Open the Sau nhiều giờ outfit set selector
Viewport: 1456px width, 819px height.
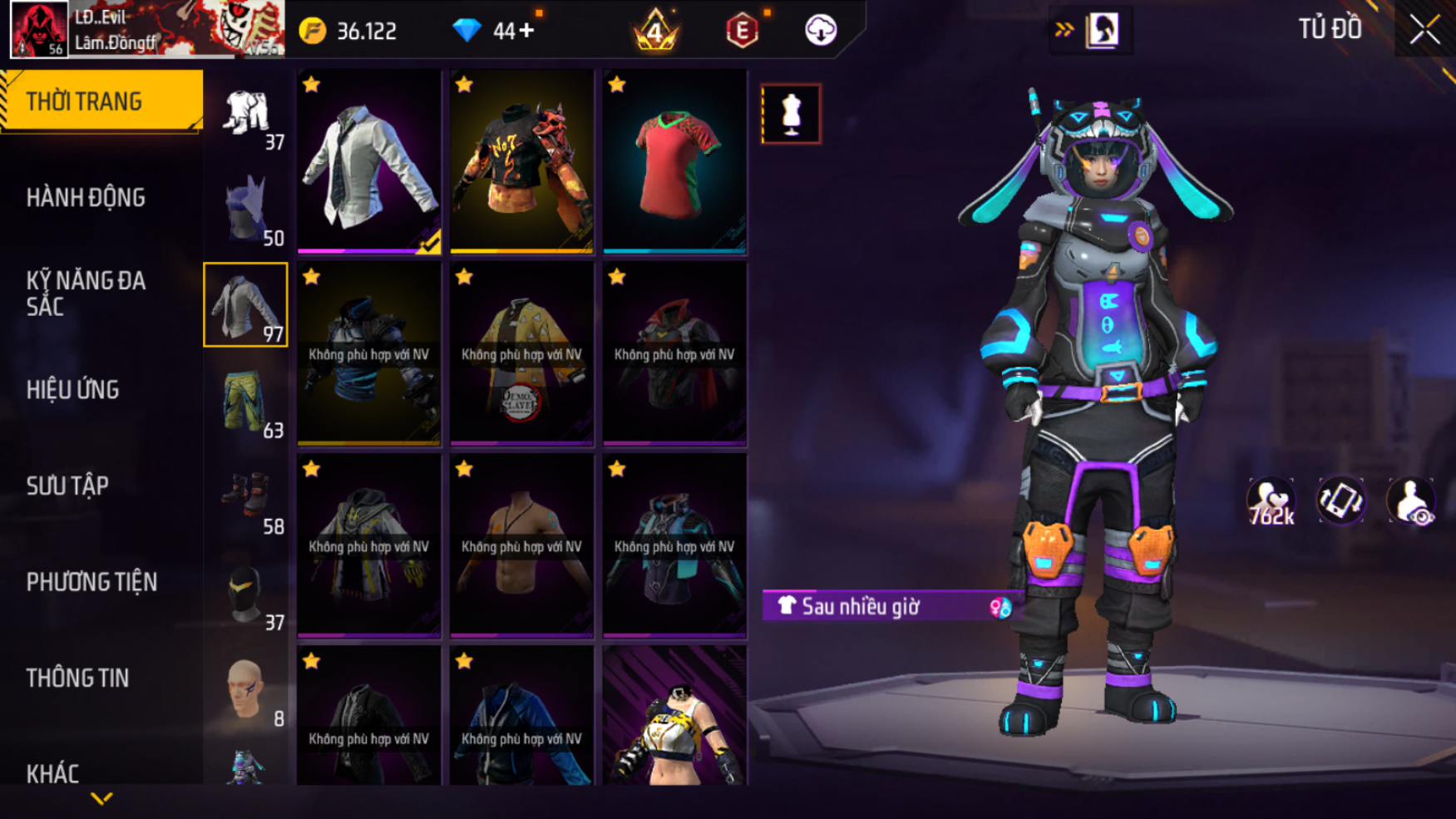coord(886,606)
